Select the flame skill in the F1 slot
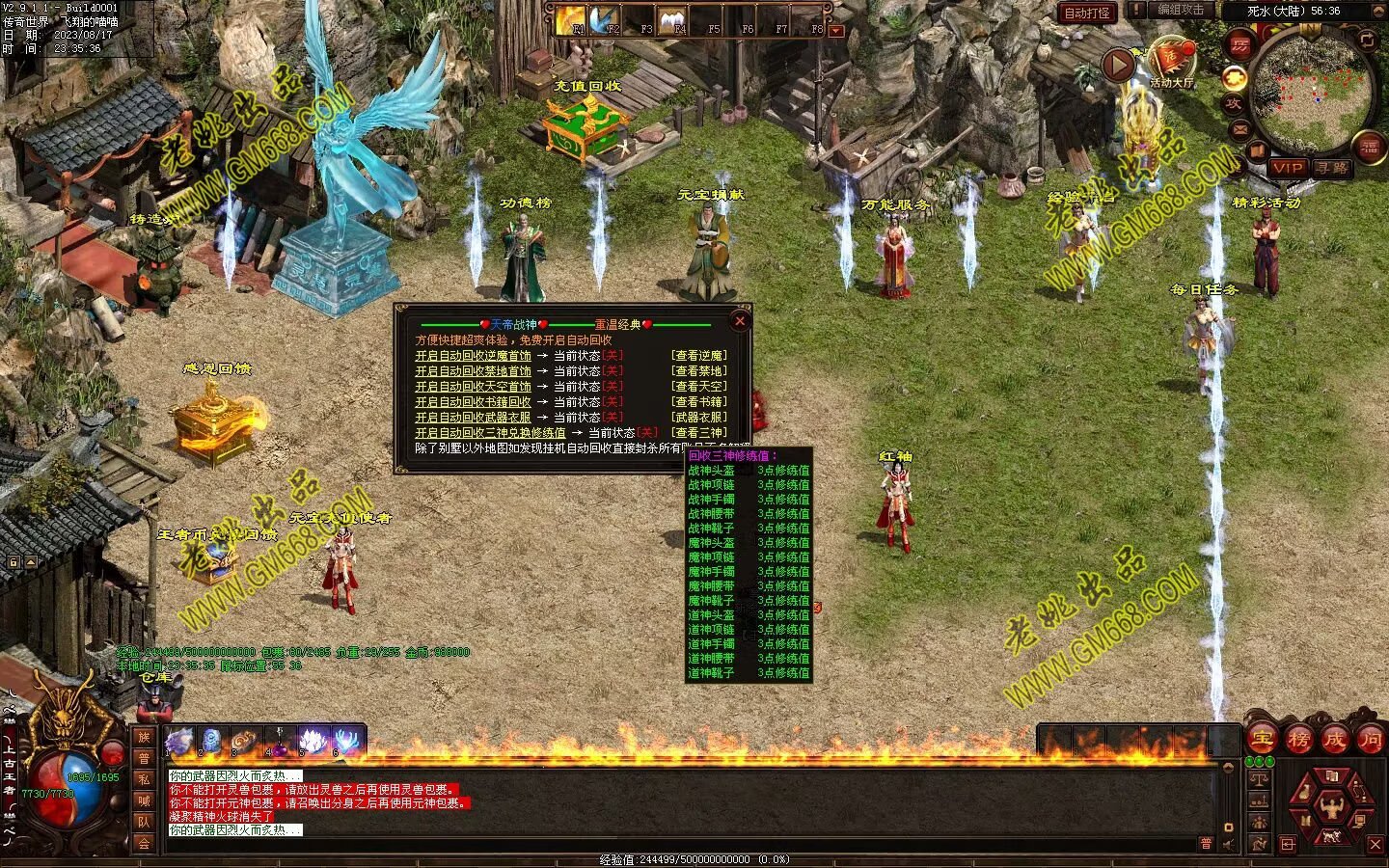 572,19
